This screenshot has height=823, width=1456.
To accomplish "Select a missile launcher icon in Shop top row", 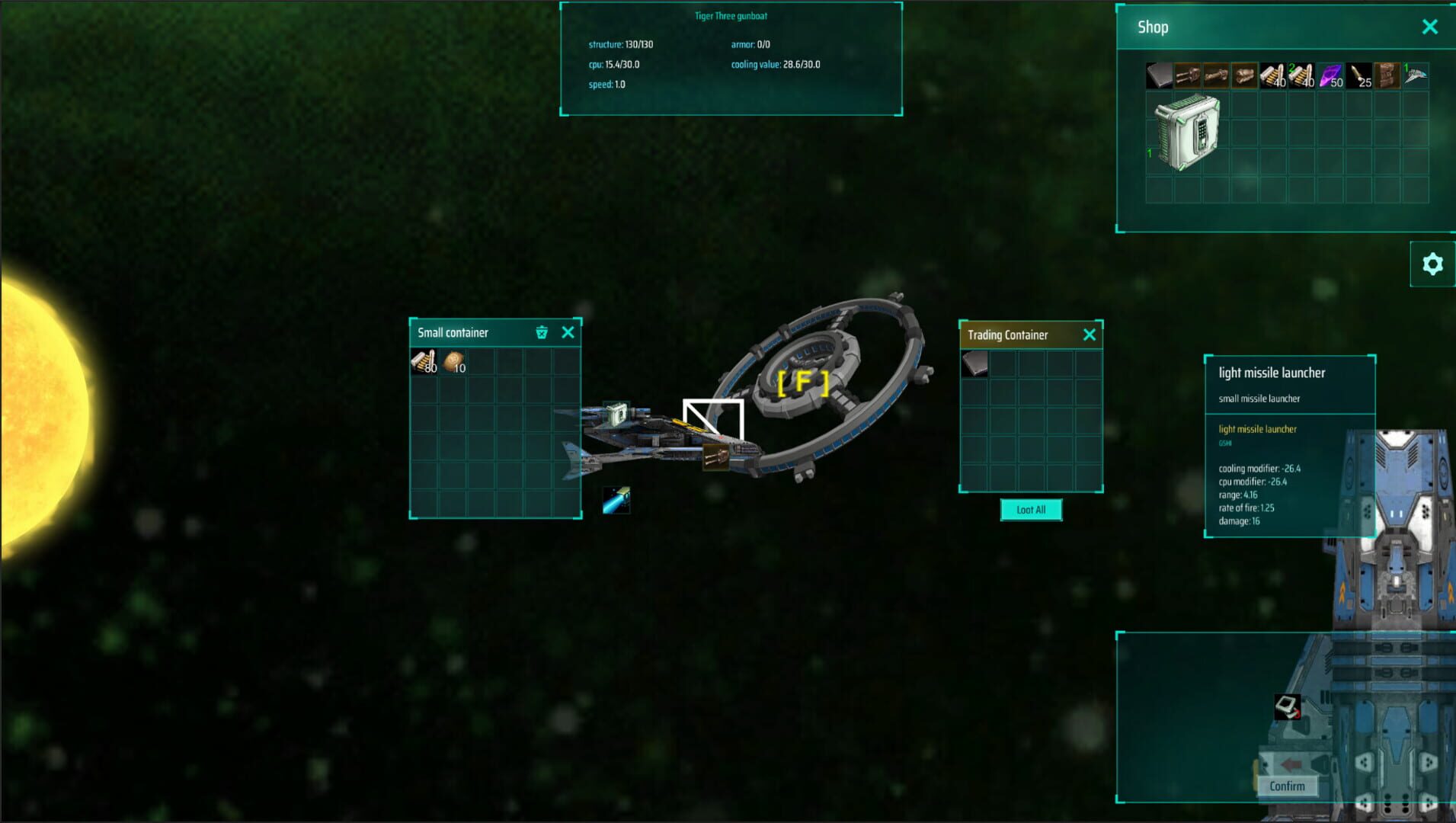I will pyautogui.click(x=1189, y=76).
